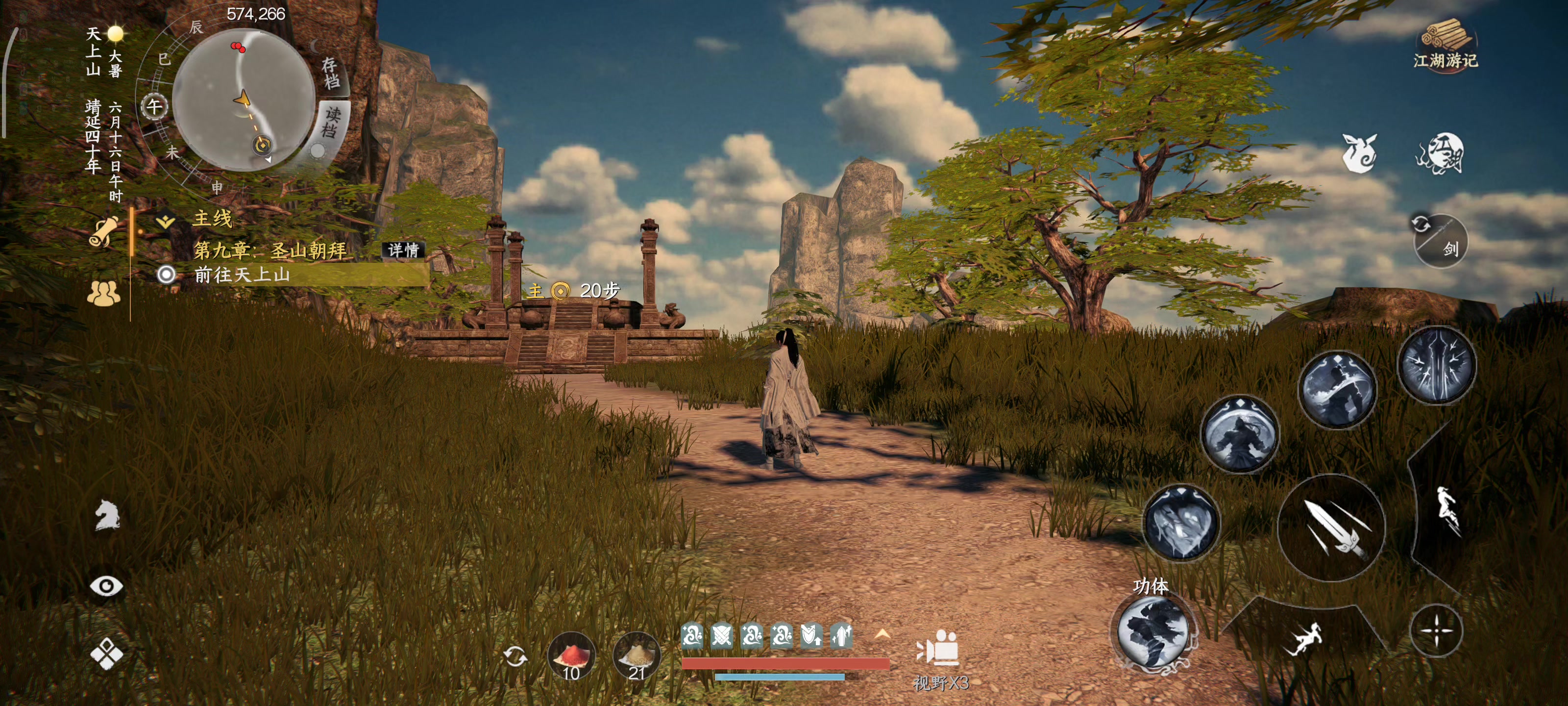Tap the 存档 save button

point(331,73)
